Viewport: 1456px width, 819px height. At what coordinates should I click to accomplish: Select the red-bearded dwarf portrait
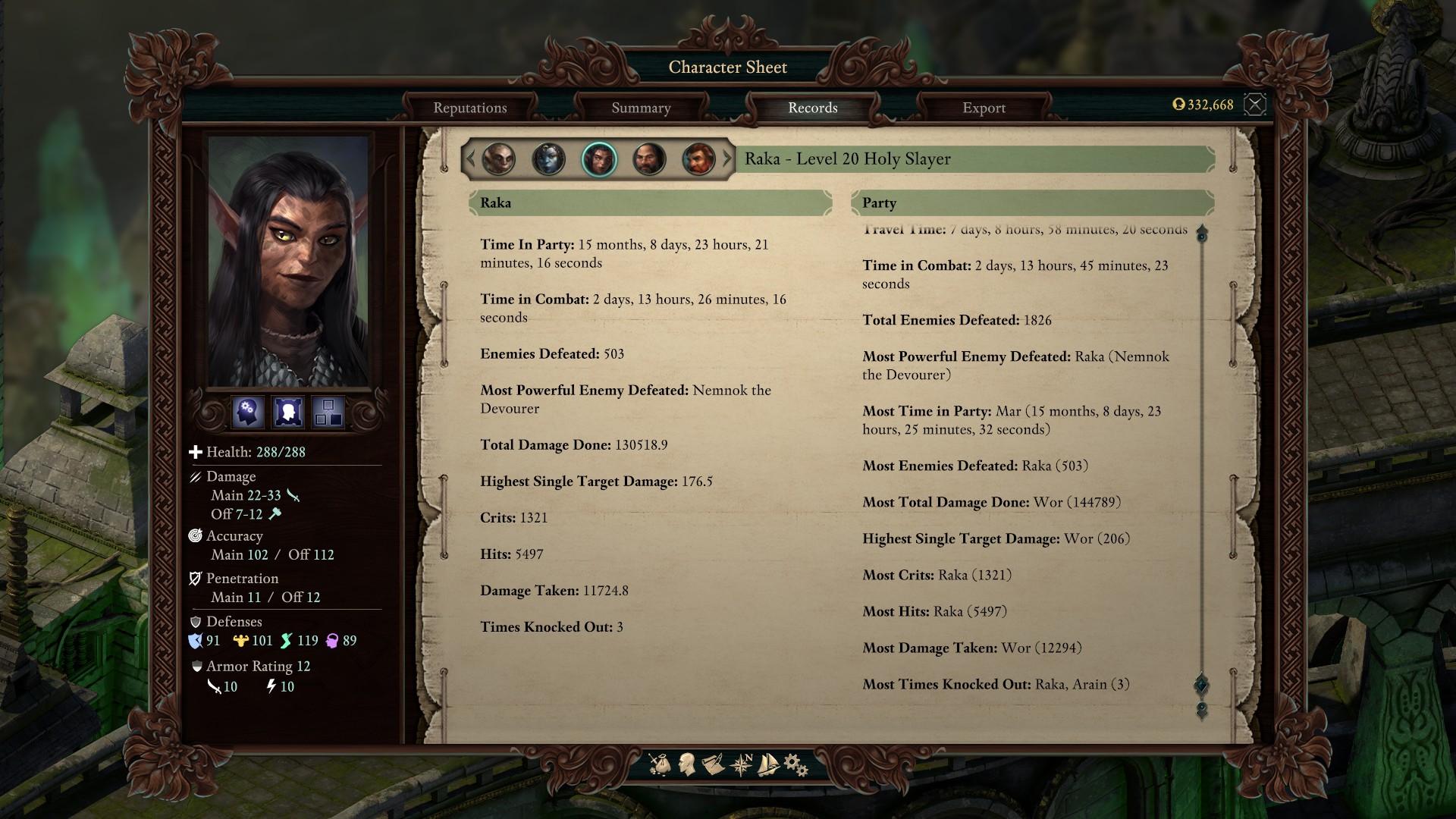coord(698,159)
